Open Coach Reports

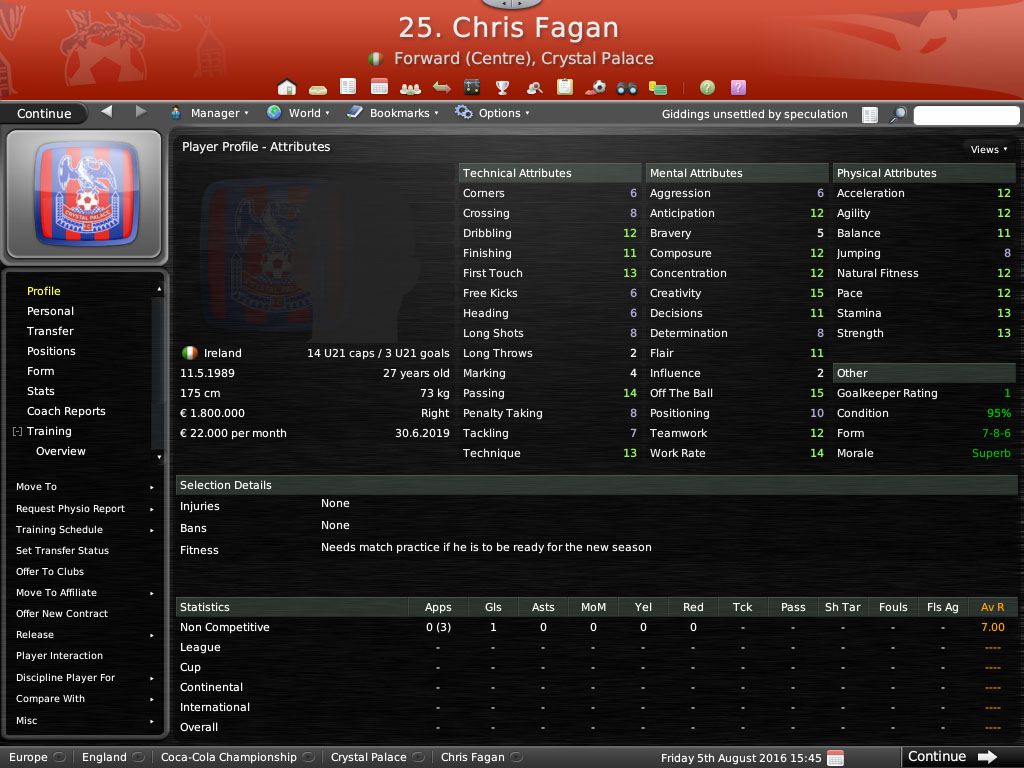coord(66,411)
